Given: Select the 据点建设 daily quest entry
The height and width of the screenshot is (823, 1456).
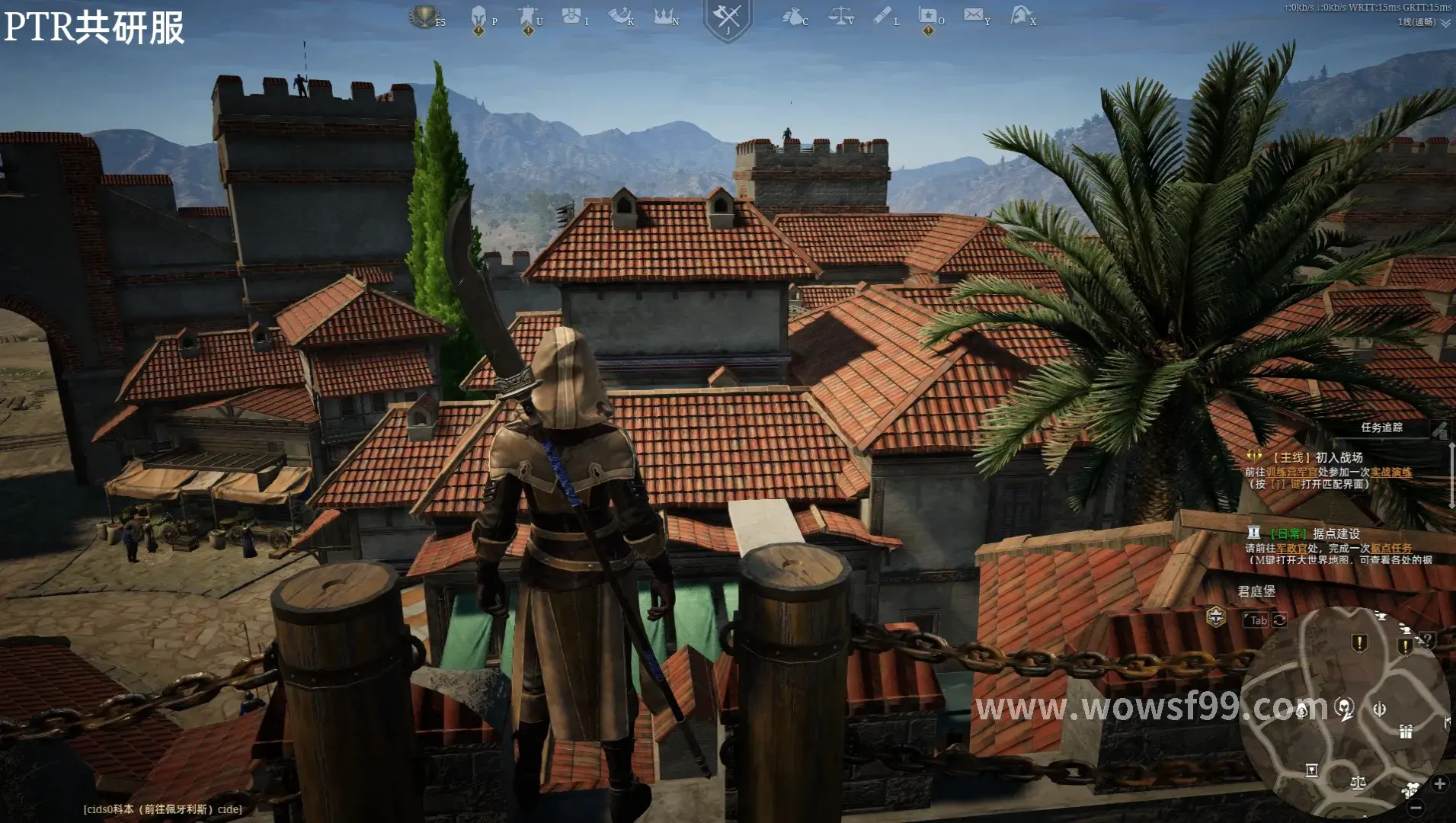Looking at the screenshot, I should (x=1336, y=533).
